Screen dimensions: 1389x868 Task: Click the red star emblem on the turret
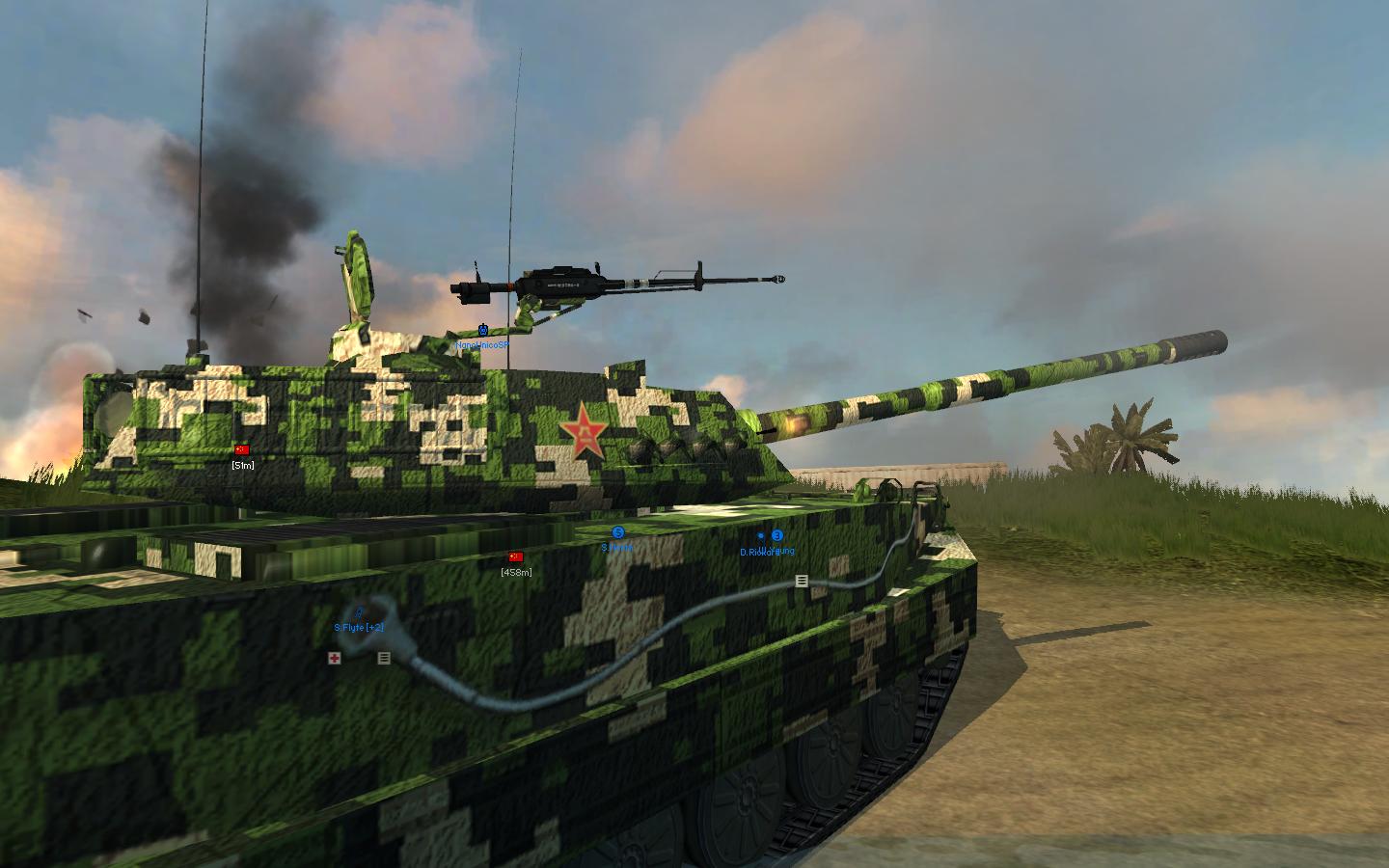tap(584, 427)
